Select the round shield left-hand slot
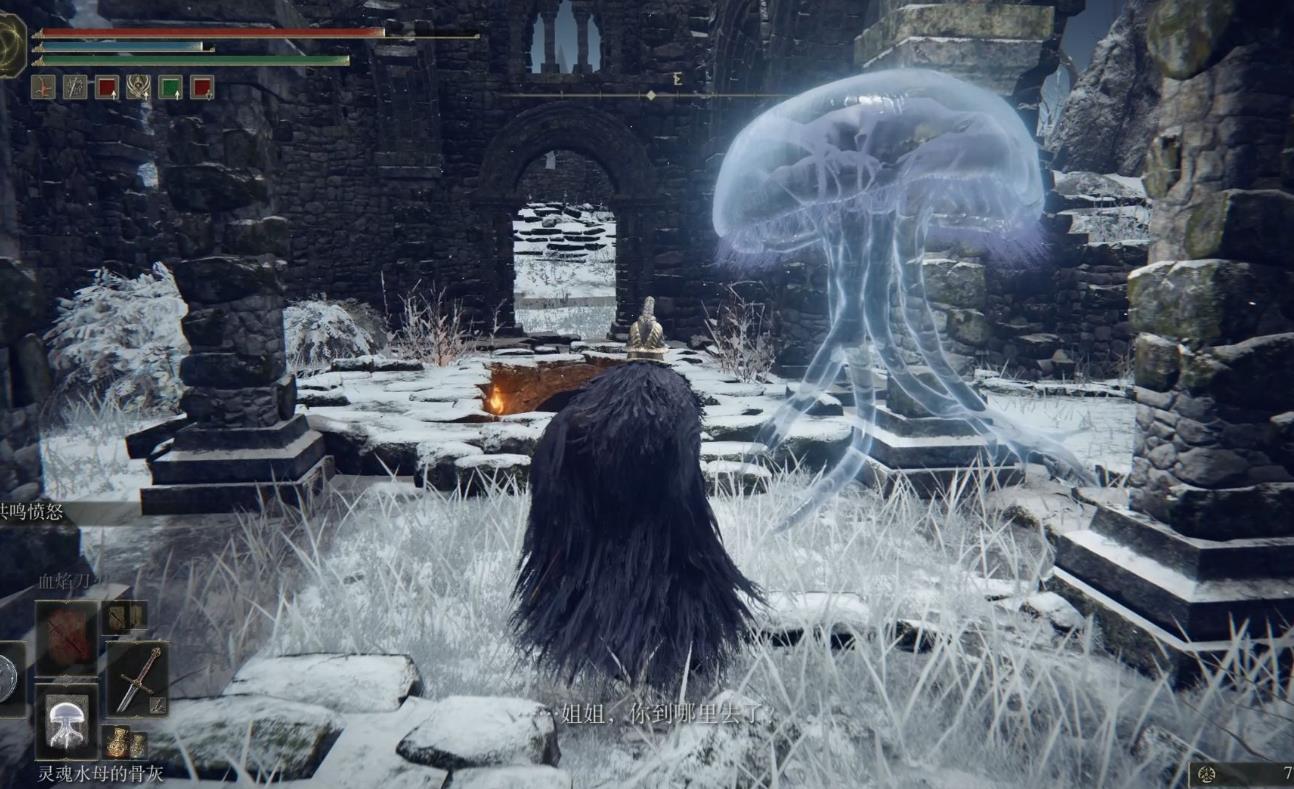Image resolution: width=1294 pixels, height=789 pixels. pyautogui.click(x=8, y=678)
